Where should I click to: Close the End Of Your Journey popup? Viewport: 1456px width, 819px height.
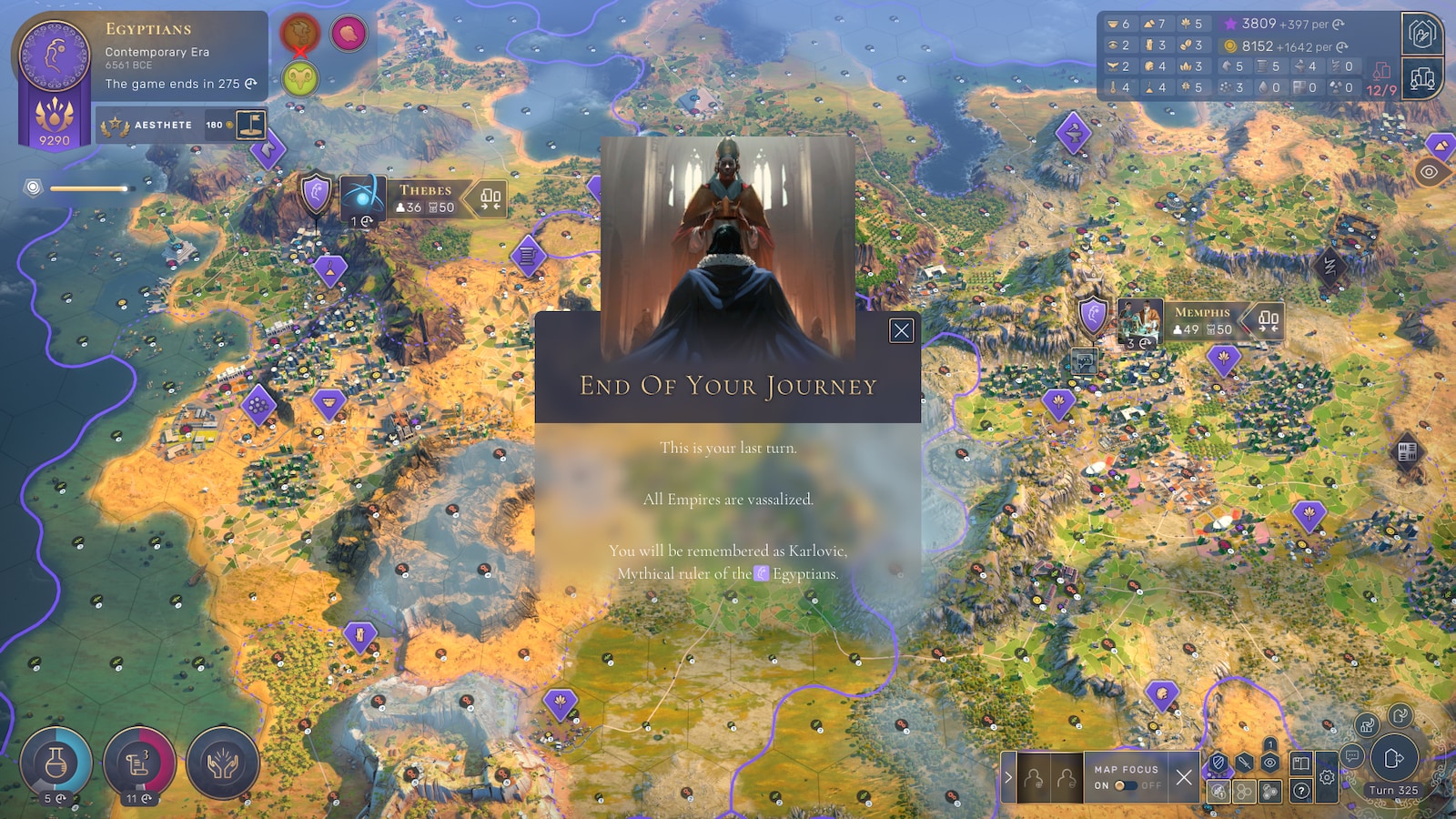click(x=901, y=330)
